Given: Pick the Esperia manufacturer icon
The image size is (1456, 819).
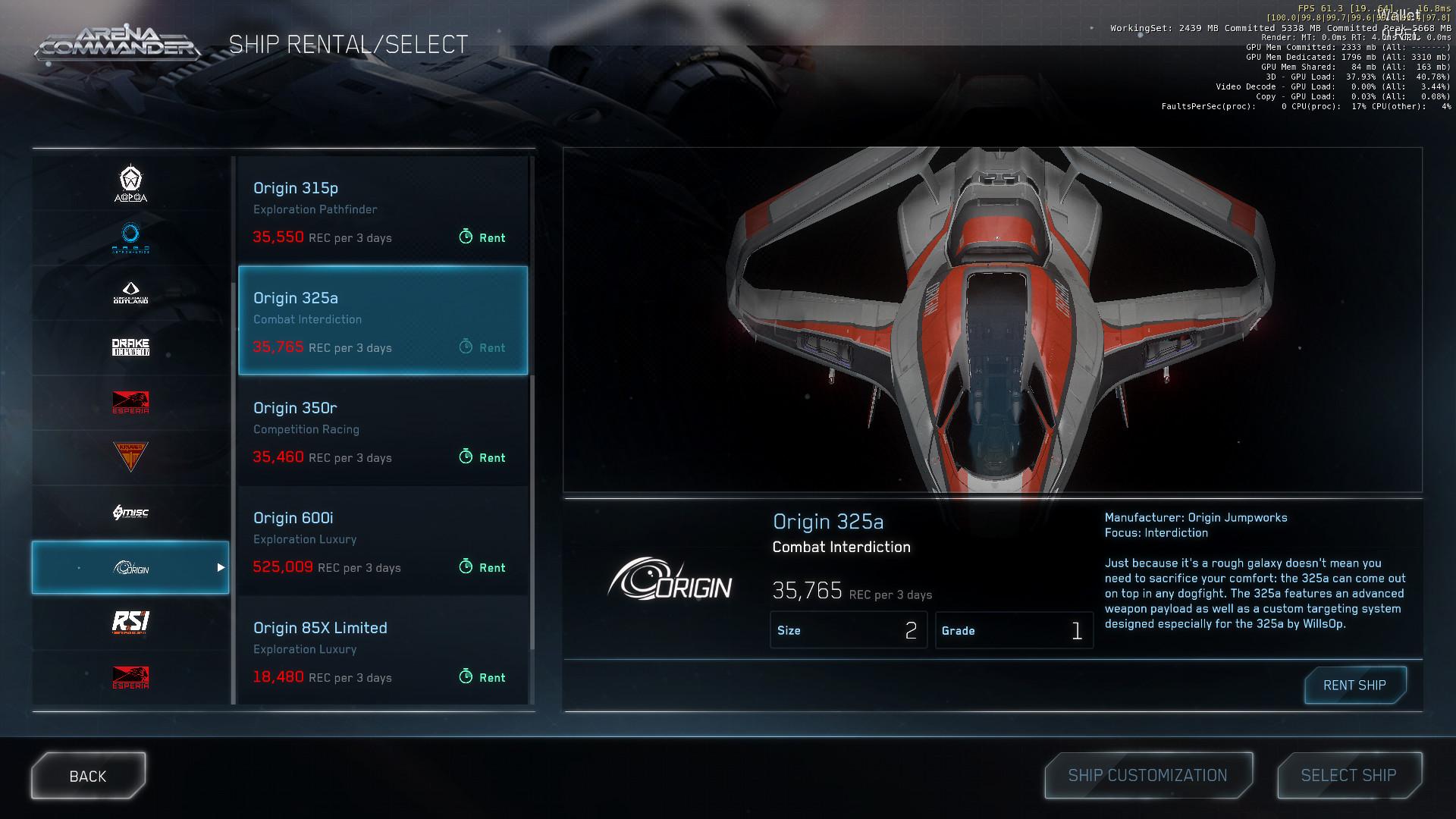Looking at the screenshot, I should click(130, 402).
